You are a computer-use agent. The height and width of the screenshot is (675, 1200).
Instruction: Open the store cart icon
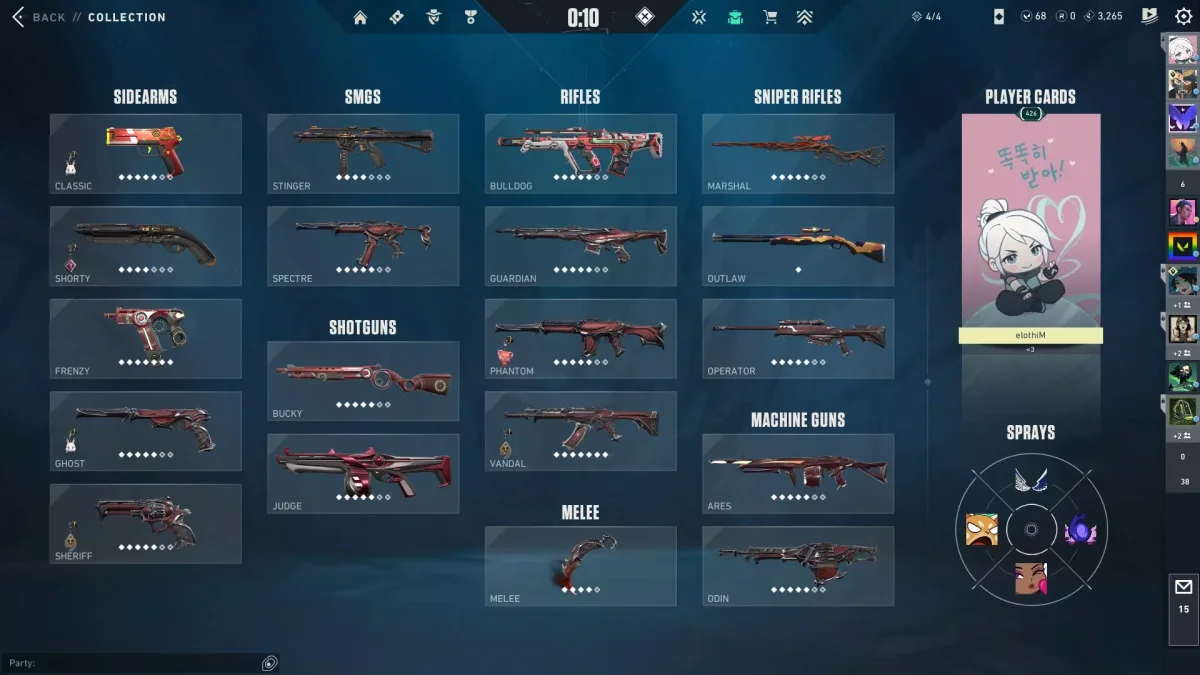click(x=770, y=17)
